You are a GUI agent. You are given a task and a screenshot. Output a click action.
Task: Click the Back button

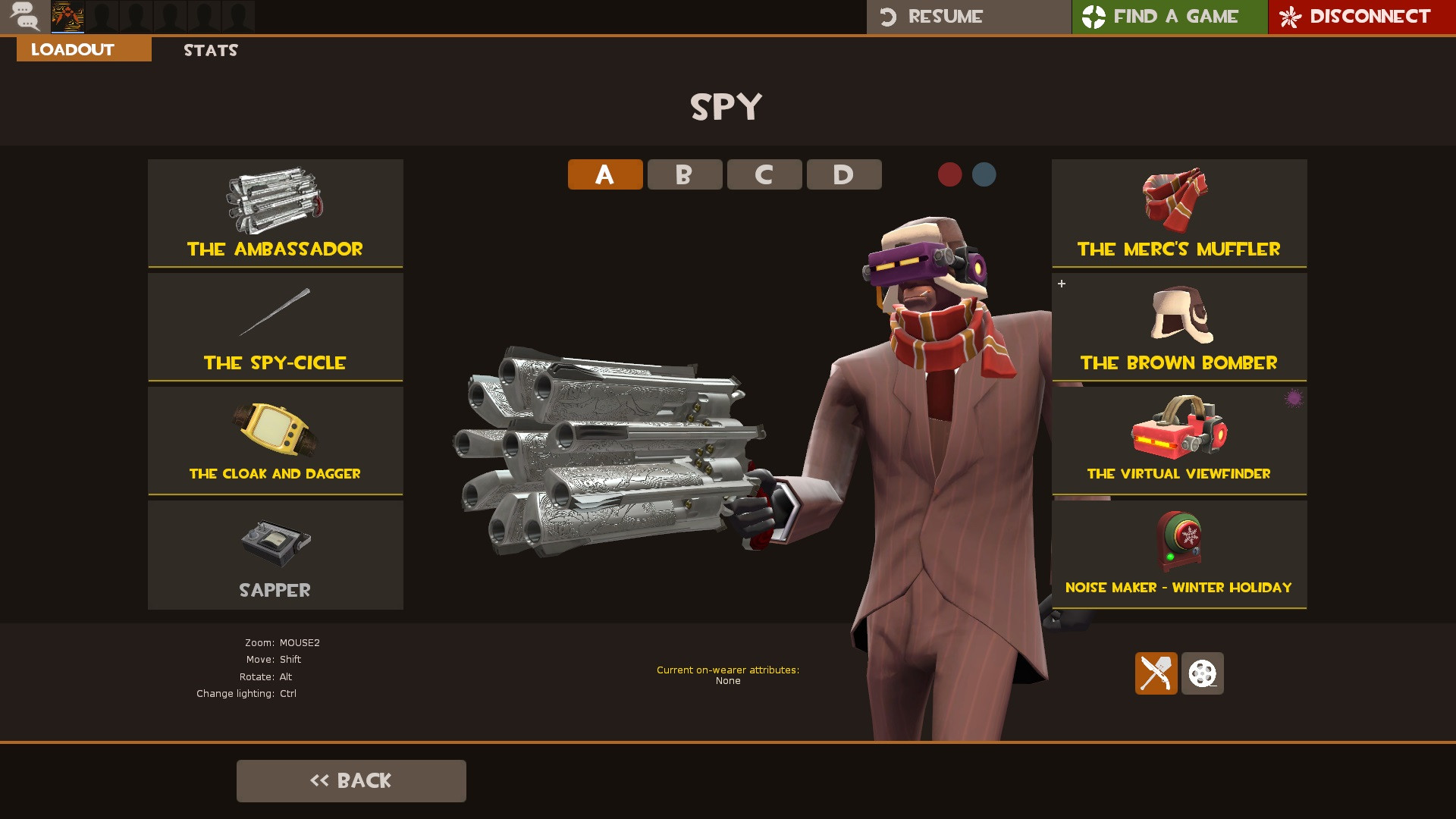click(351, 780)
